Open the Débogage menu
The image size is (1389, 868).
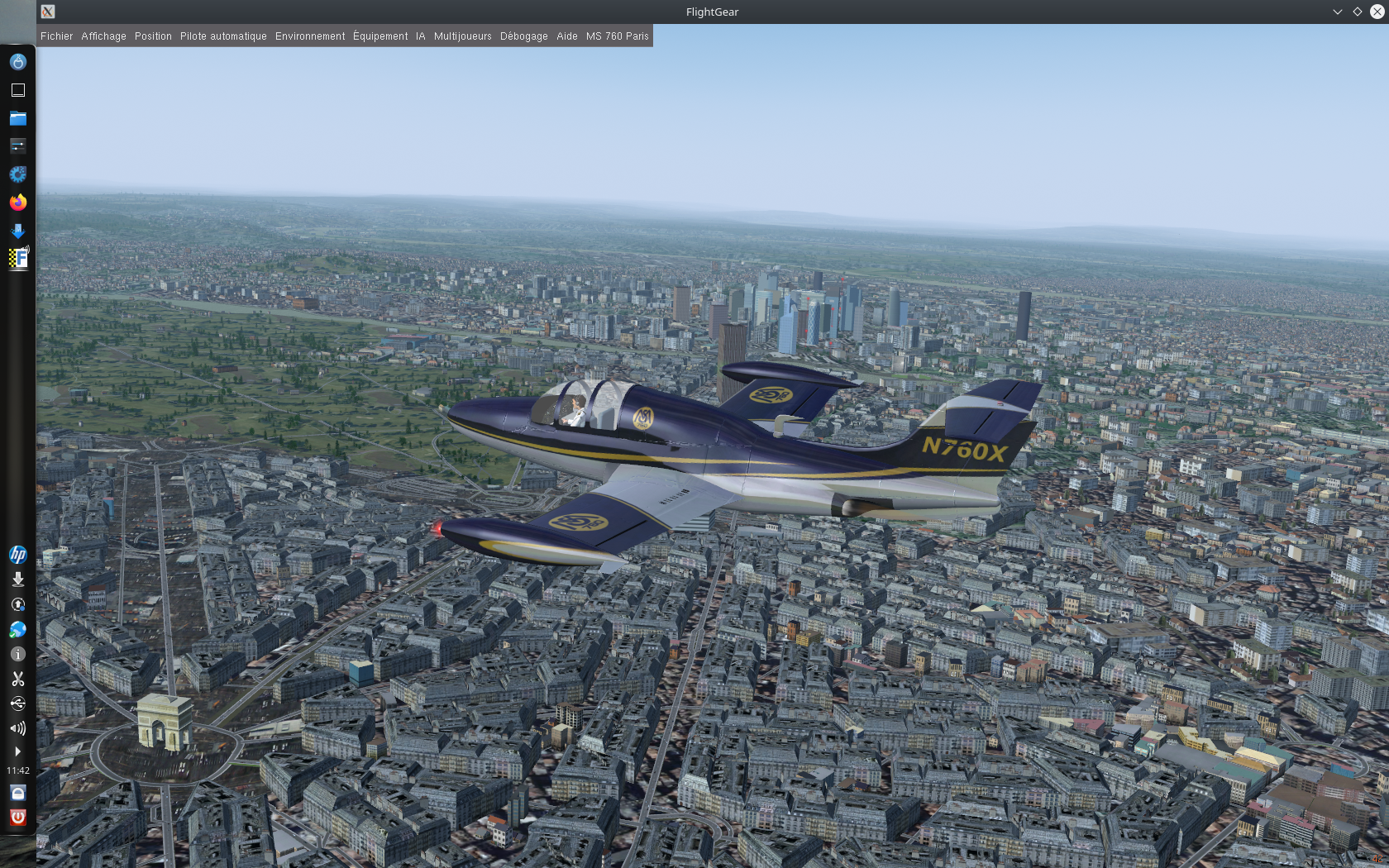click(x=523, y=36)
